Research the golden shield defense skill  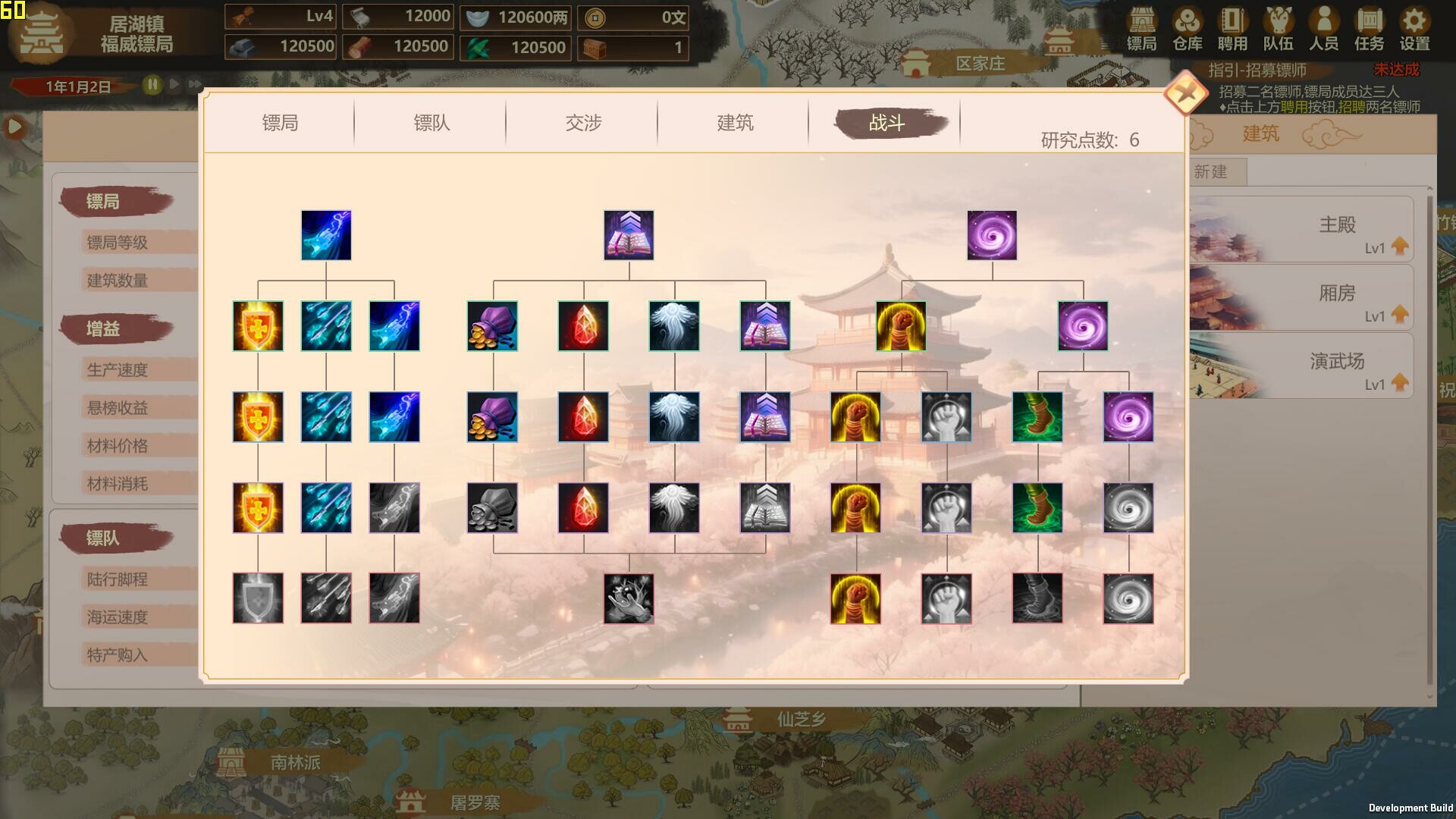[258, 327]
